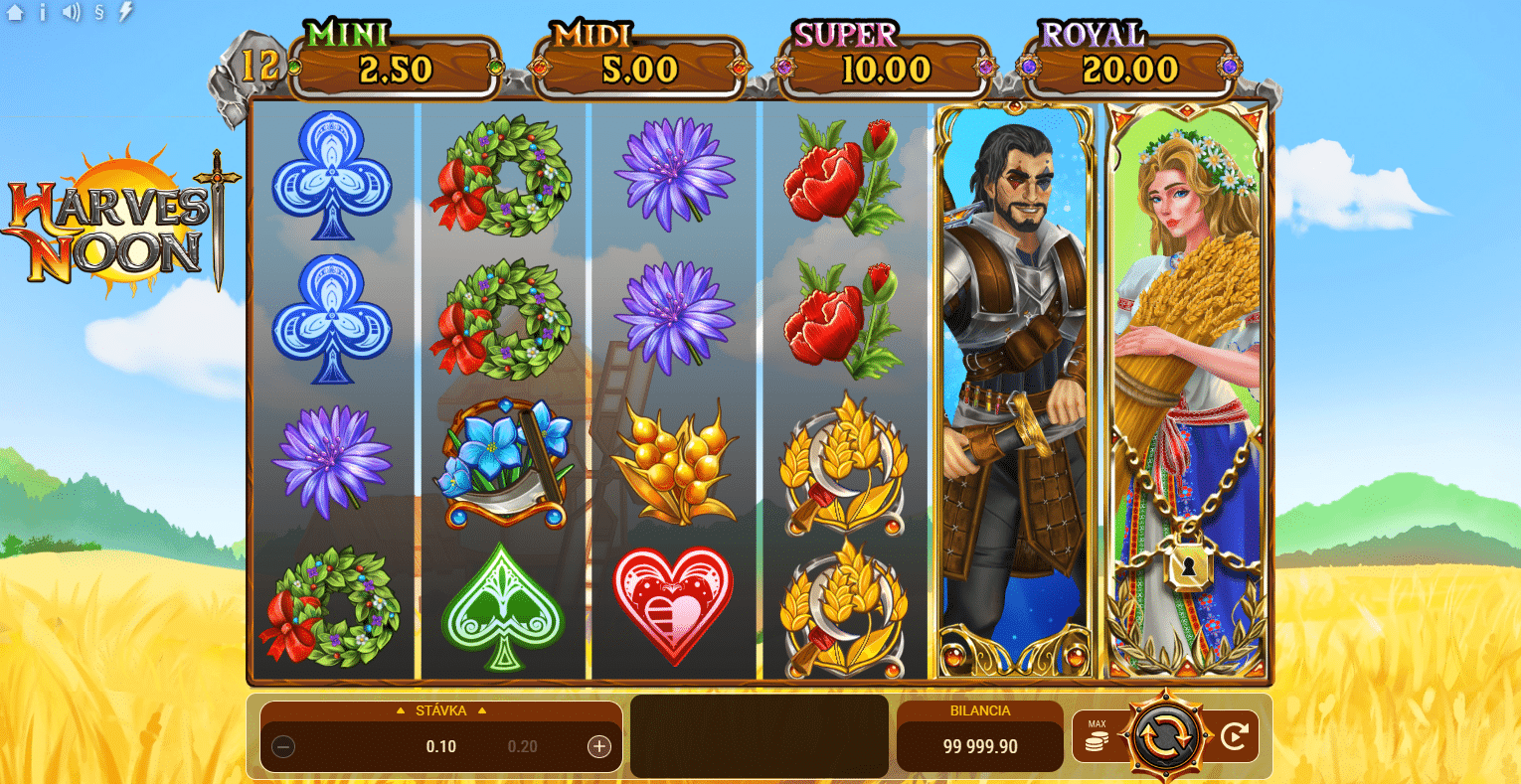Select the 0.20 bet value
Screen dimensions: 1521x784
pyautogui.click(x=522, y=746)
